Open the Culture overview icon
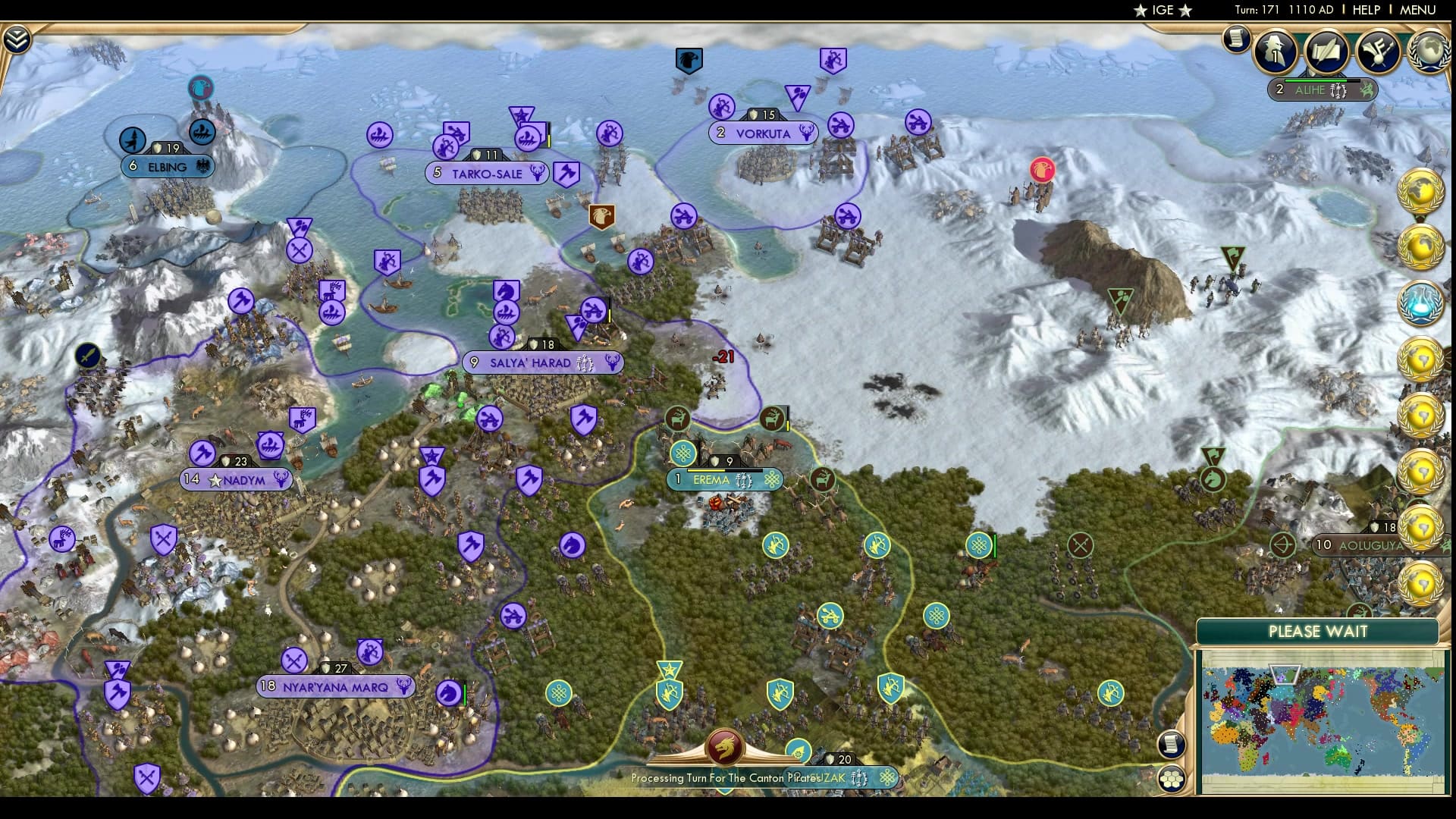The width and height of the screenshot is (1456, 819). click(x=1379, y=53)
